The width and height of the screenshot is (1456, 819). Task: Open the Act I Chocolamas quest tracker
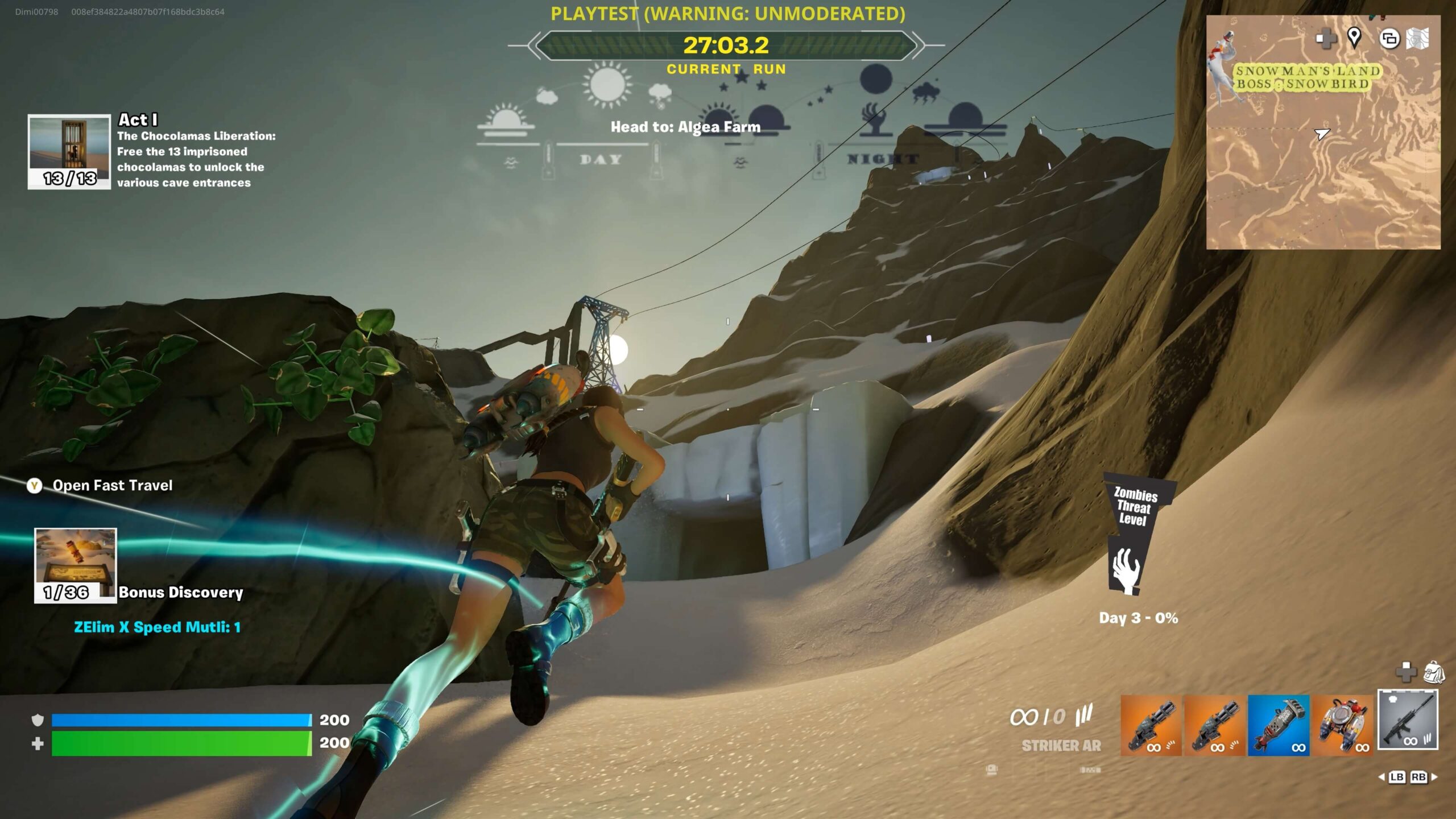(x=69, y=151)
